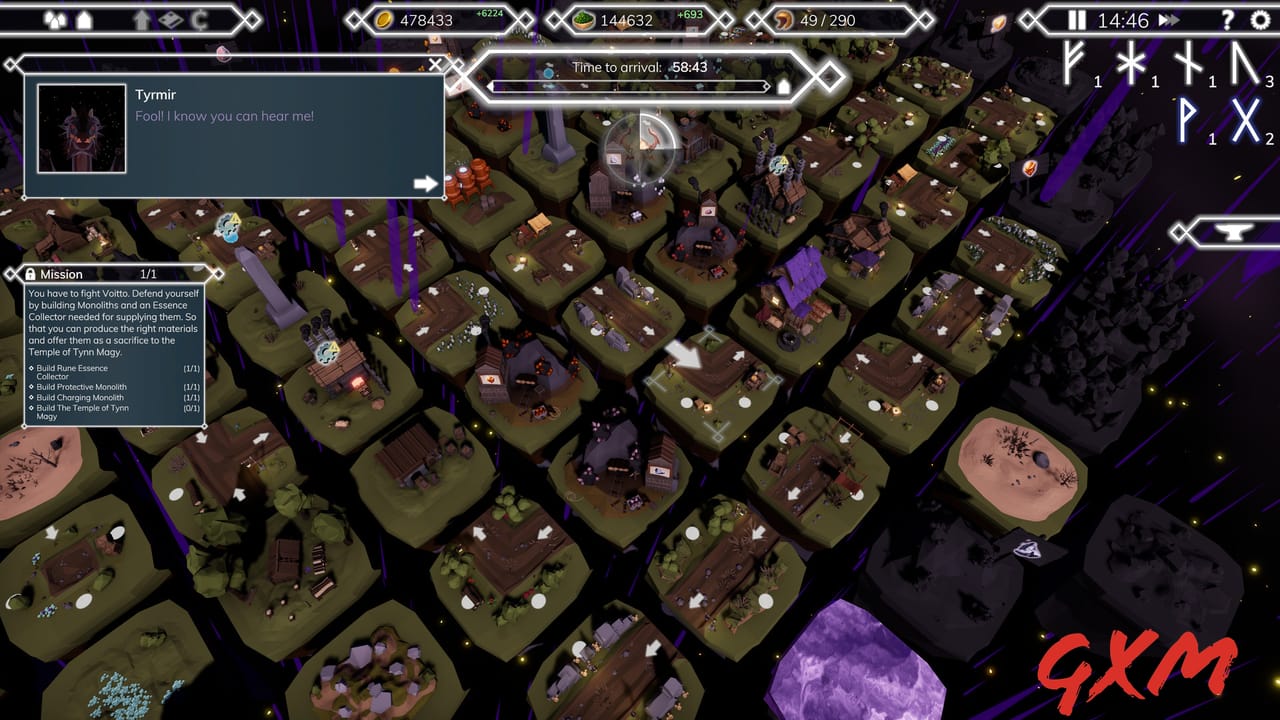Advance Tyrmir's dialogue with the arrow

click(x=428, y=183)
